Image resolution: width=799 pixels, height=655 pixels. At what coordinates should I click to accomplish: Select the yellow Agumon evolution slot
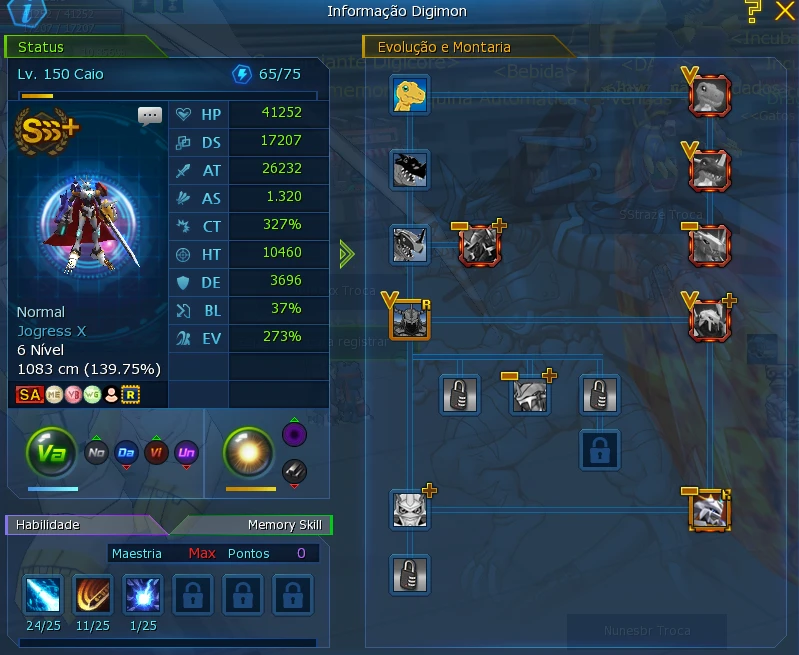tap(410, 94)
